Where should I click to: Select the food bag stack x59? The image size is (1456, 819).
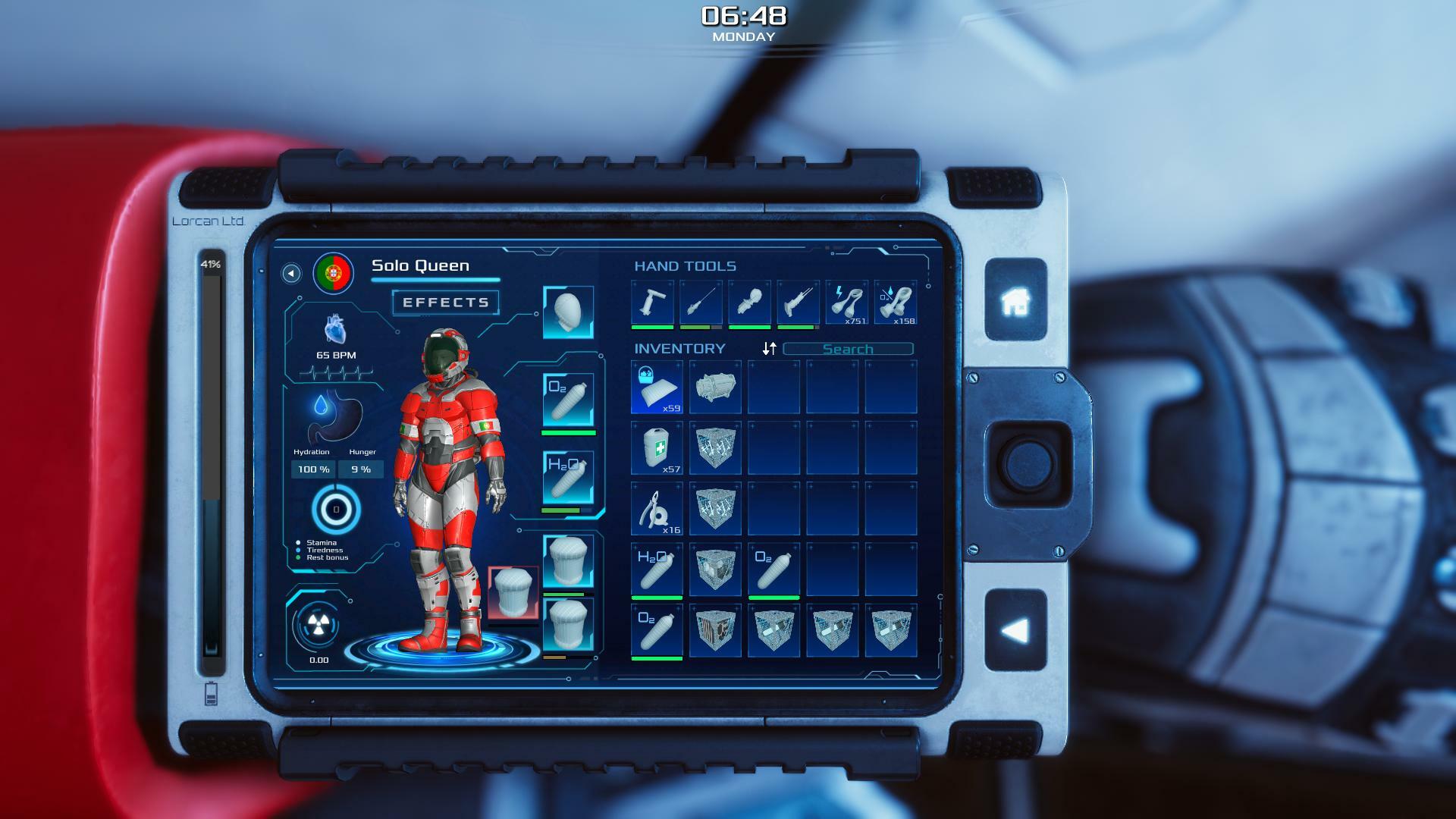(x=657, y=388)
